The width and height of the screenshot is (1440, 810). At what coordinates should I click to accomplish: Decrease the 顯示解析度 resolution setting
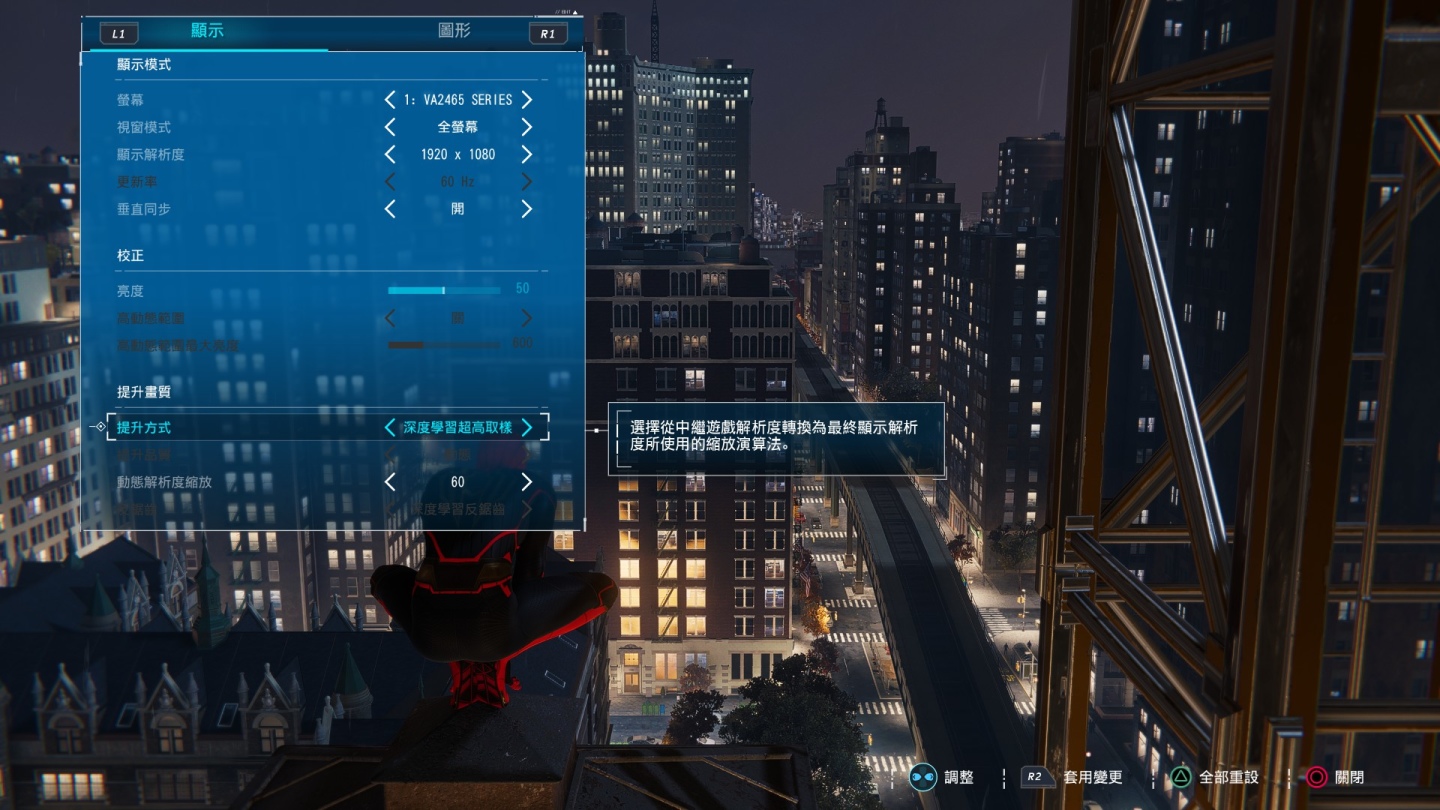pyautogui.click(x=390, y=155)
